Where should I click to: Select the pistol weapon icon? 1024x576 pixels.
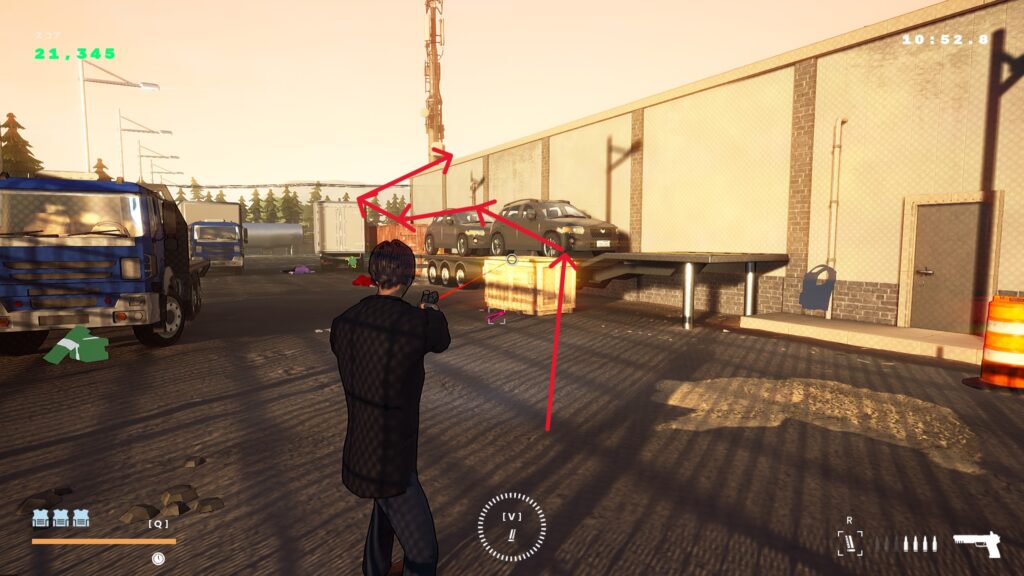coord(976,544)
